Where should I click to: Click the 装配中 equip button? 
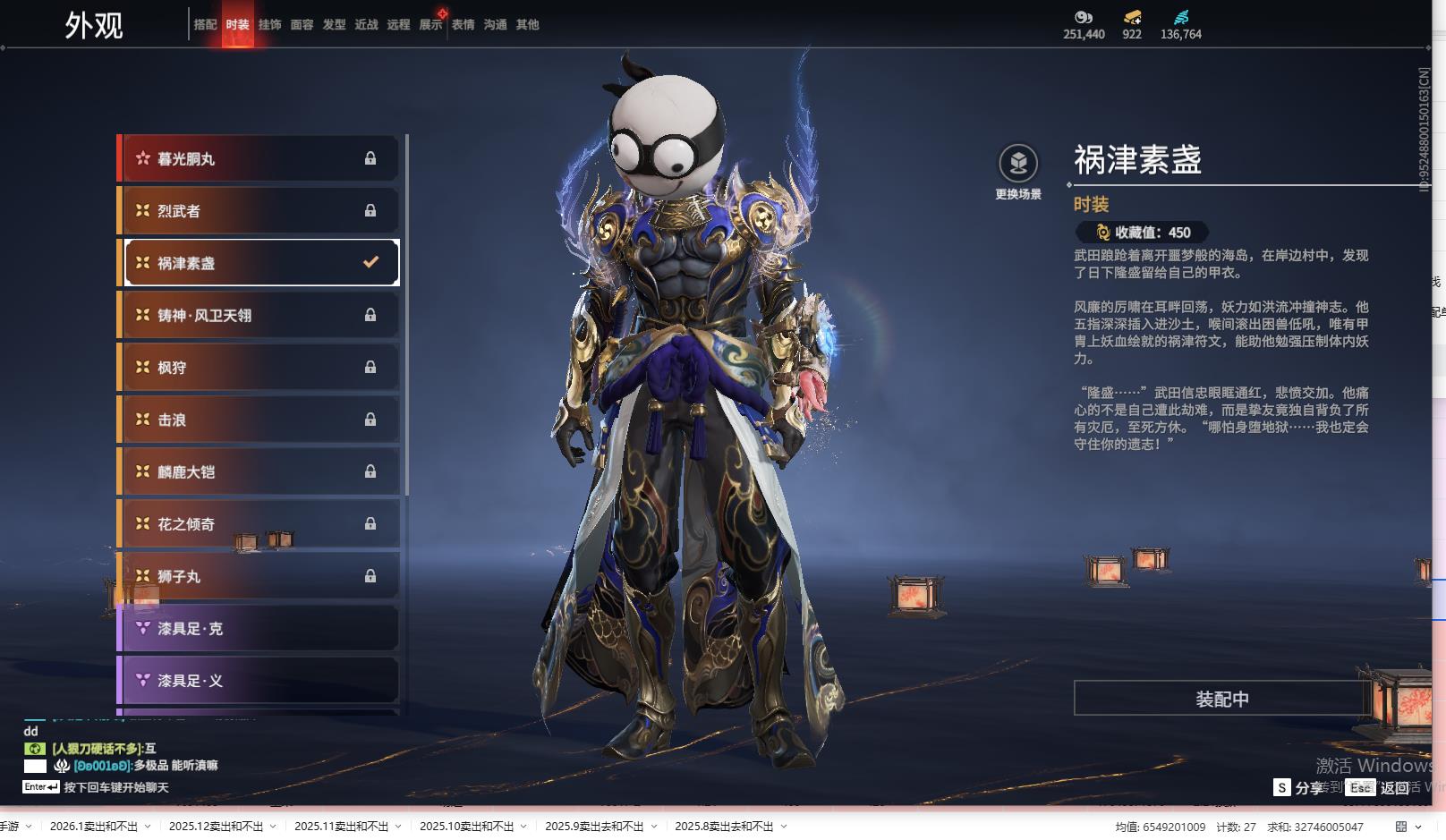pos(1221,699)
